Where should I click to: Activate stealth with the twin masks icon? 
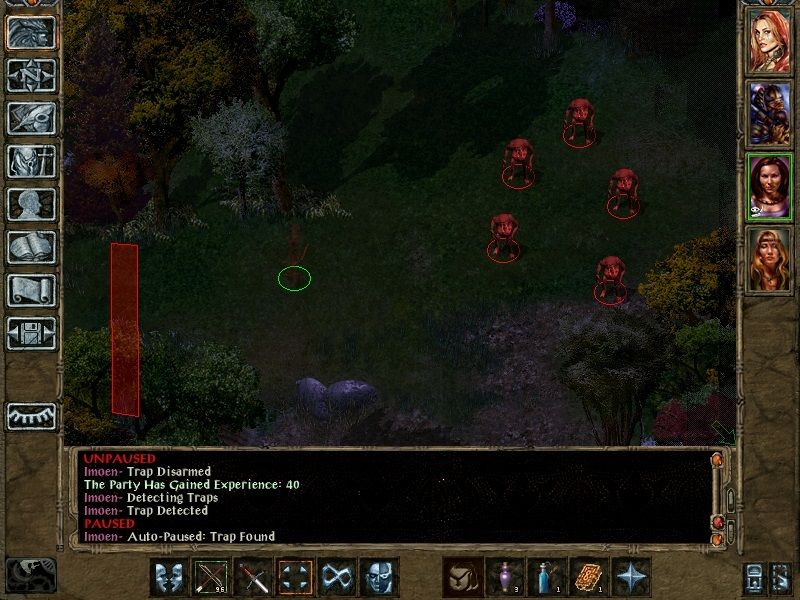click(x=168, y=577)
